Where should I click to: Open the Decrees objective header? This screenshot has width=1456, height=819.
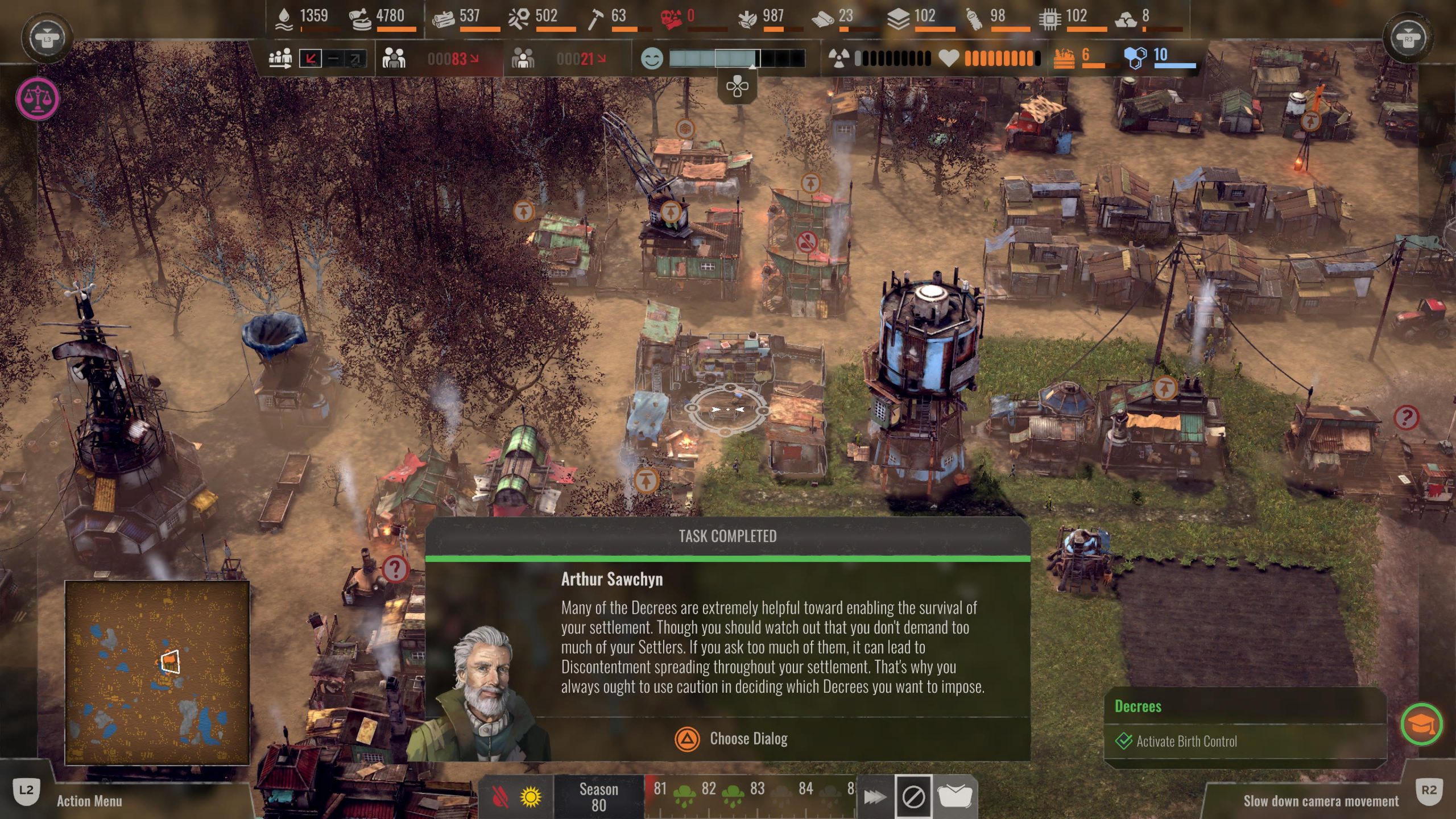click(1138, 706)
